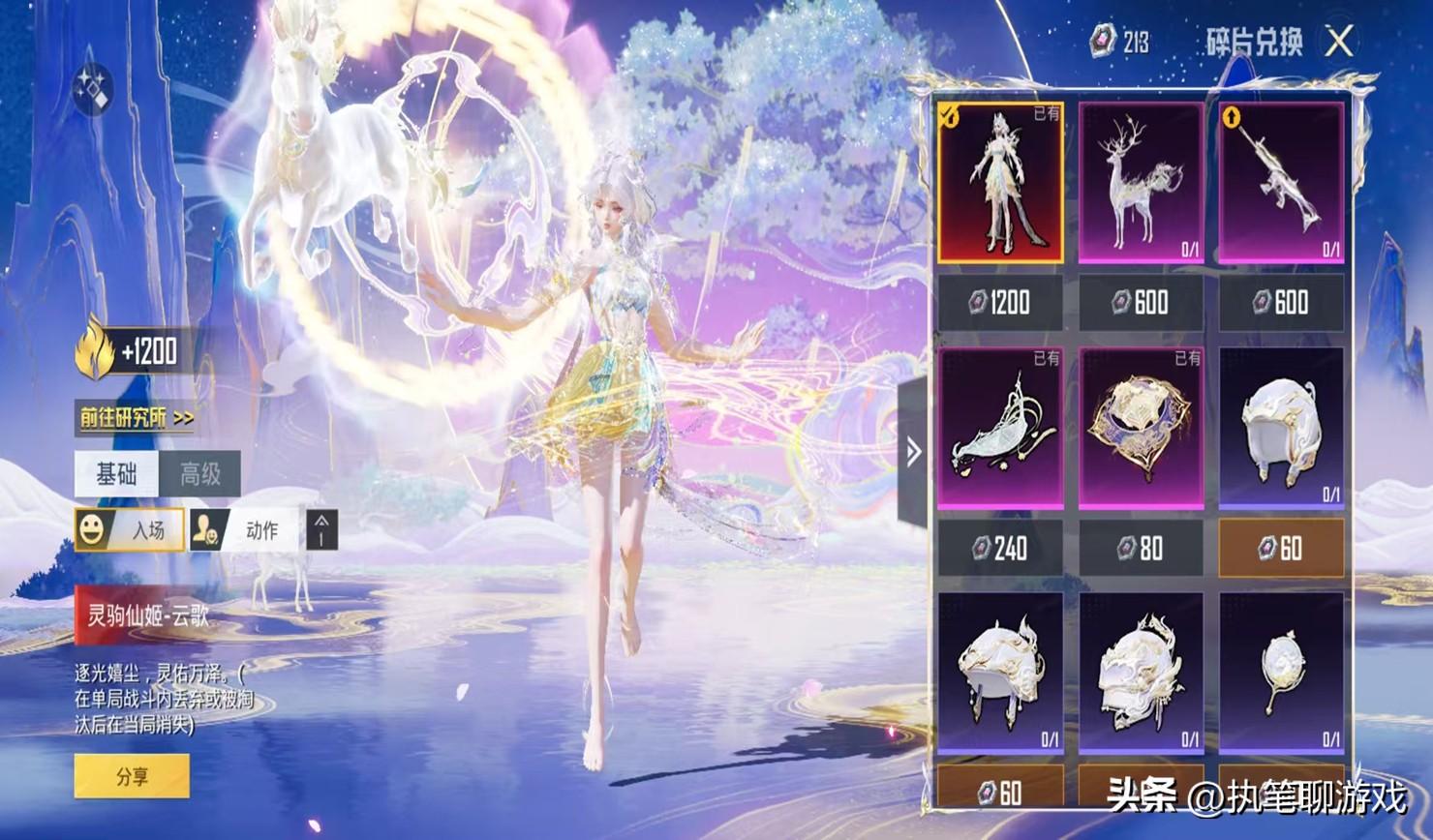
Task: Click the sparkle icon in top-left
Action: 94,90
